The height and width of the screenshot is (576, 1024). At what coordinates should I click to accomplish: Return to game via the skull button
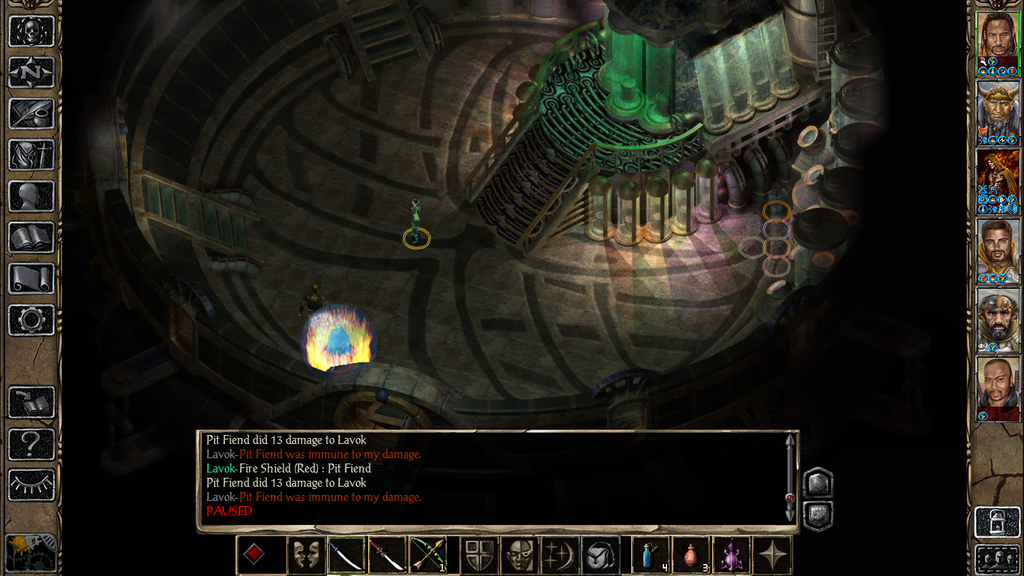31,31
